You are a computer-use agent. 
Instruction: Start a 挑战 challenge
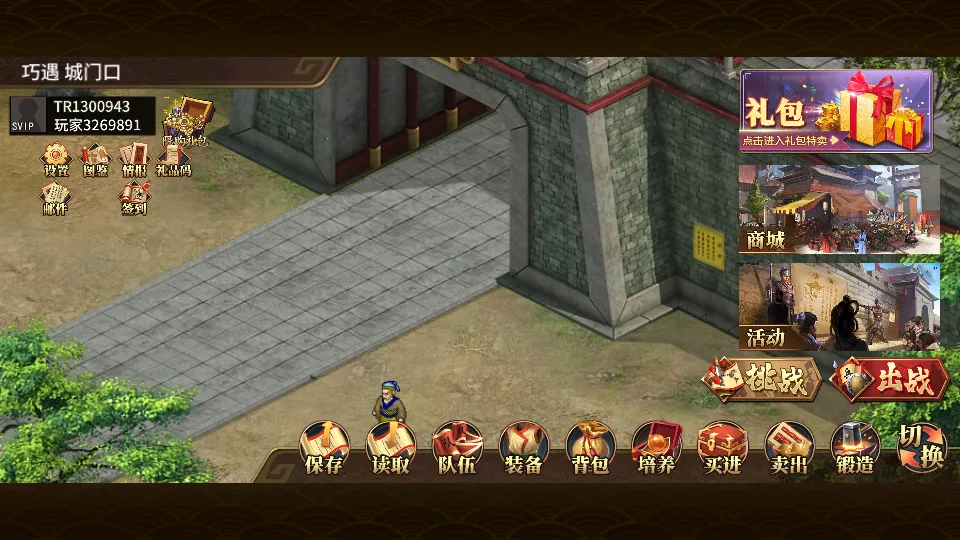762,379
